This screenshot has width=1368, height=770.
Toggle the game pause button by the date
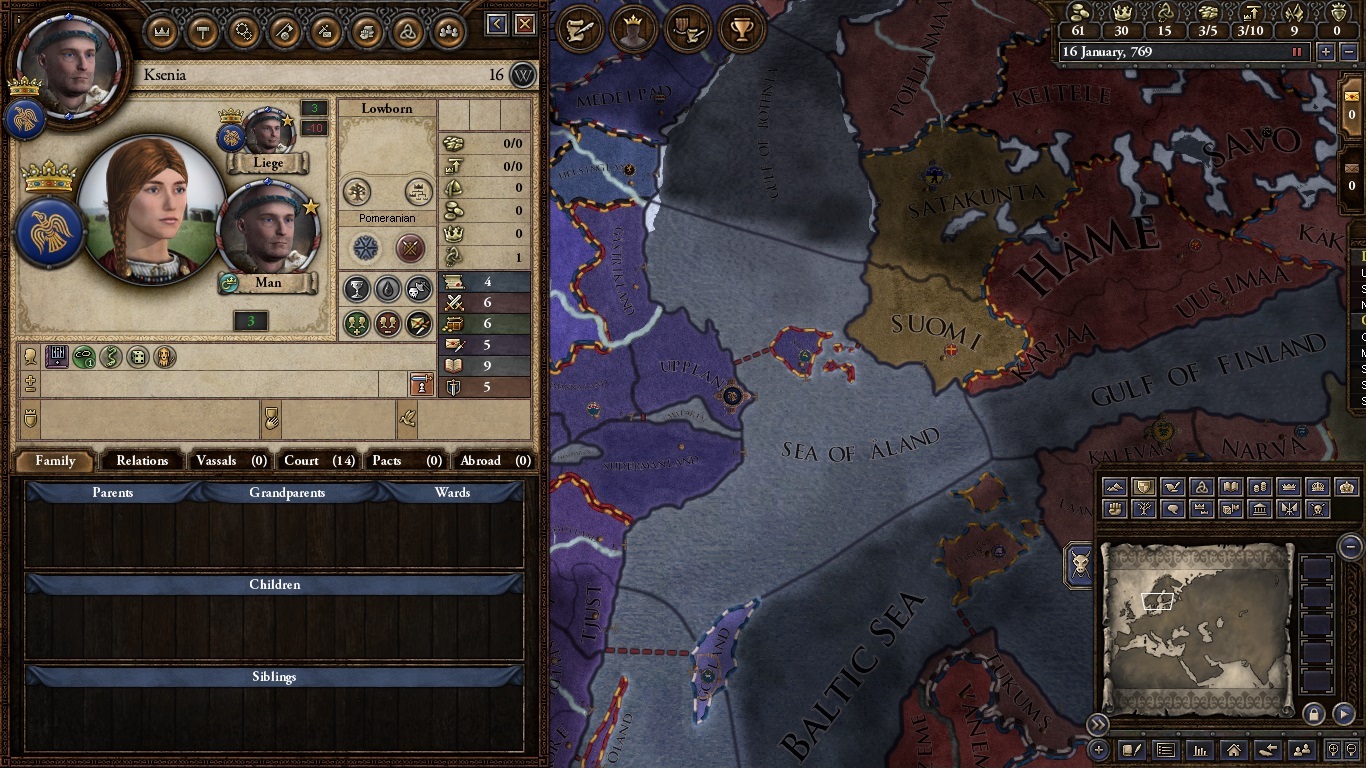click(1298, 52)
